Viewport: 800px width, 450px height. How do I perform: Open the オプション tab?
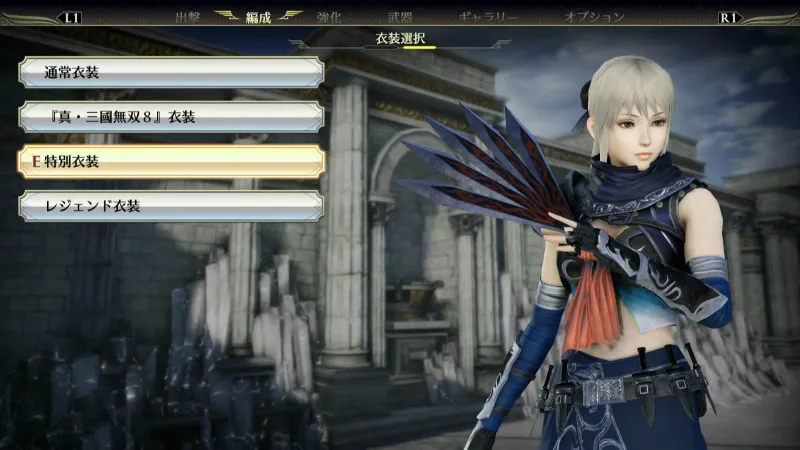click(594, 17)
